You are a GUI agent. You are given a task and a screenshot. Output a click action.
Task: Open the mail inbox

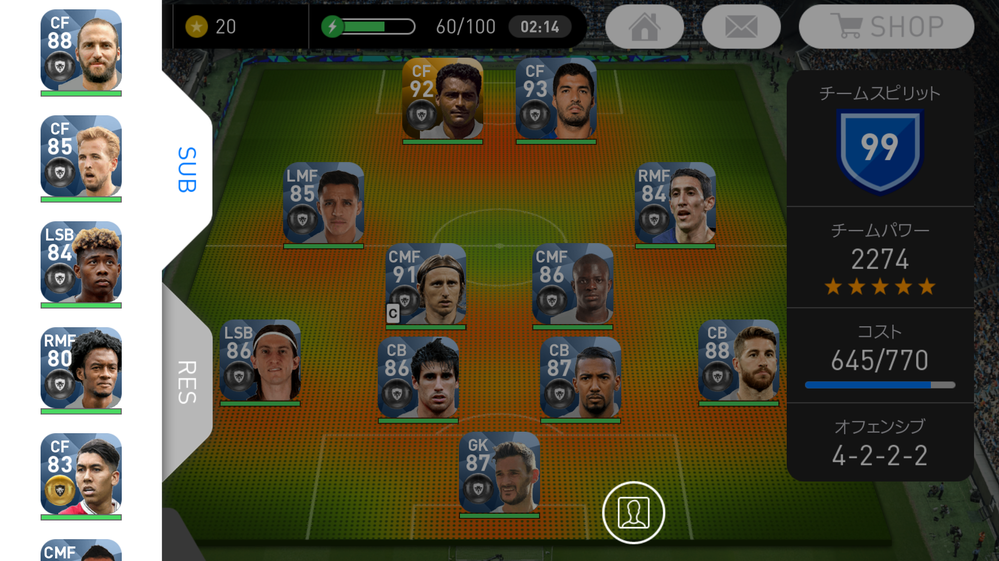coord(741,27)
